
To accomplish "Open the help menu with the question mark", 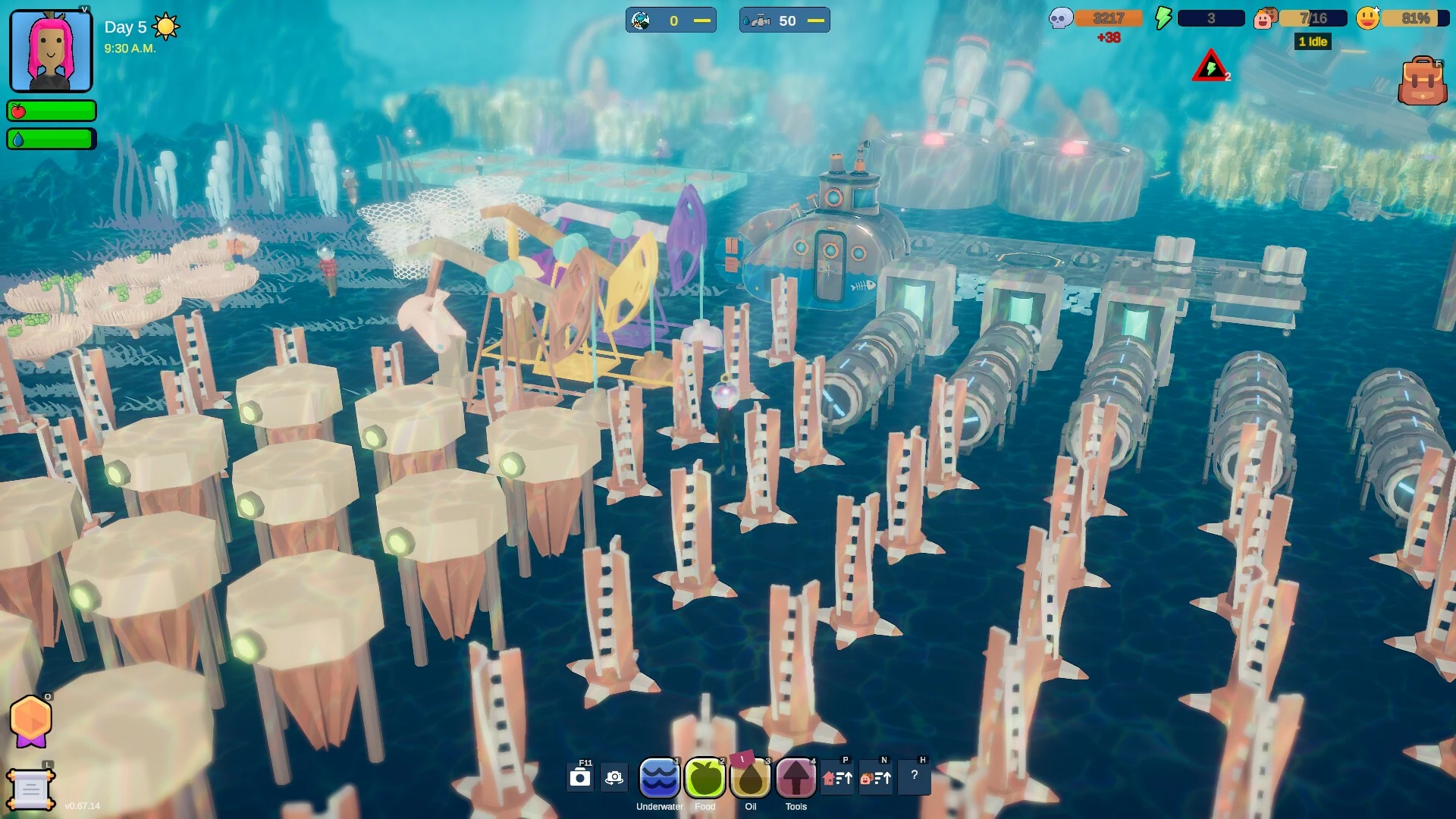I will [915, 776].
